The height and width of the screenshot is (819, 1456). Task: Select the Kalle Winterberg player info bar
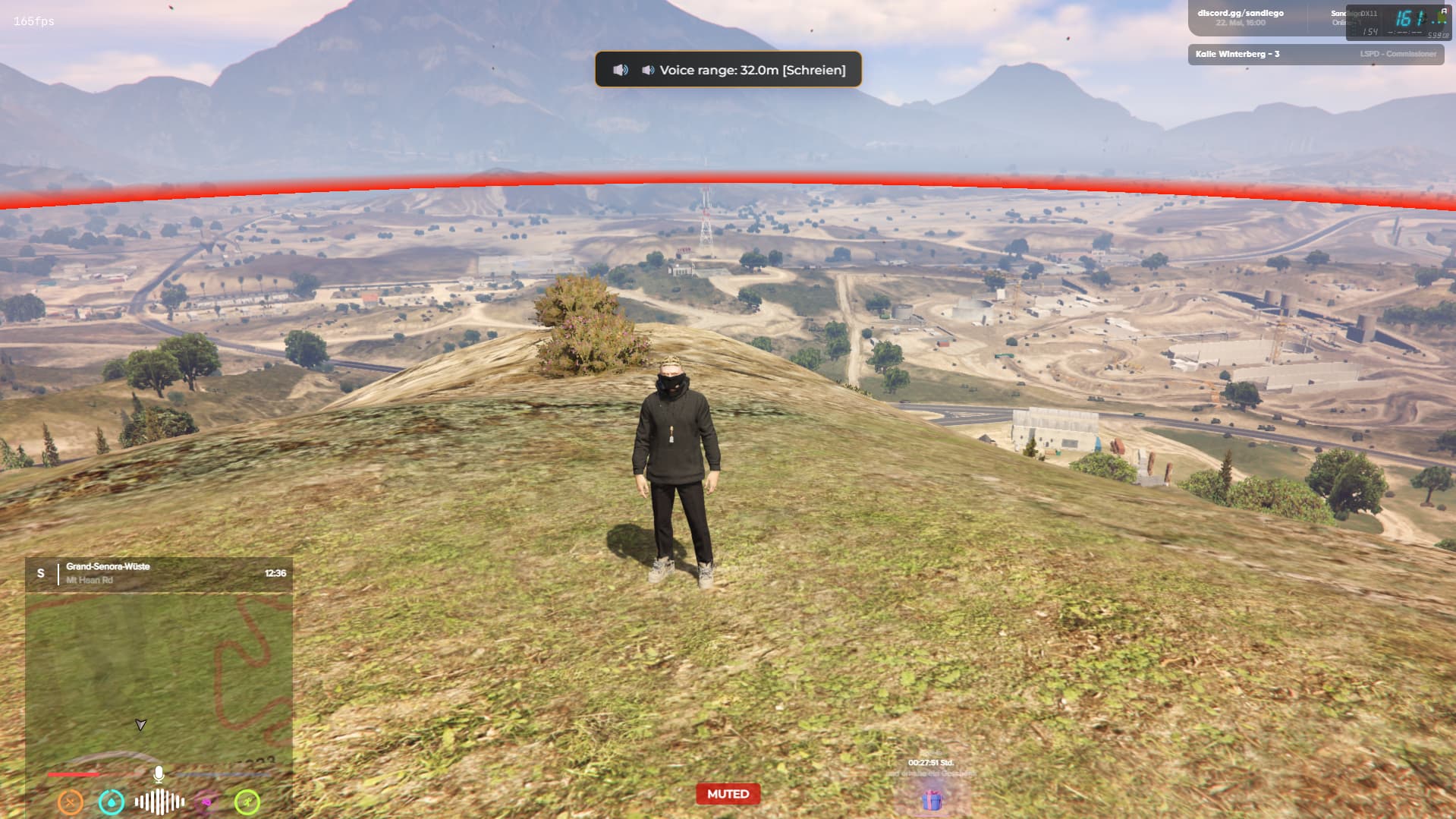(x=1315, y=54)
